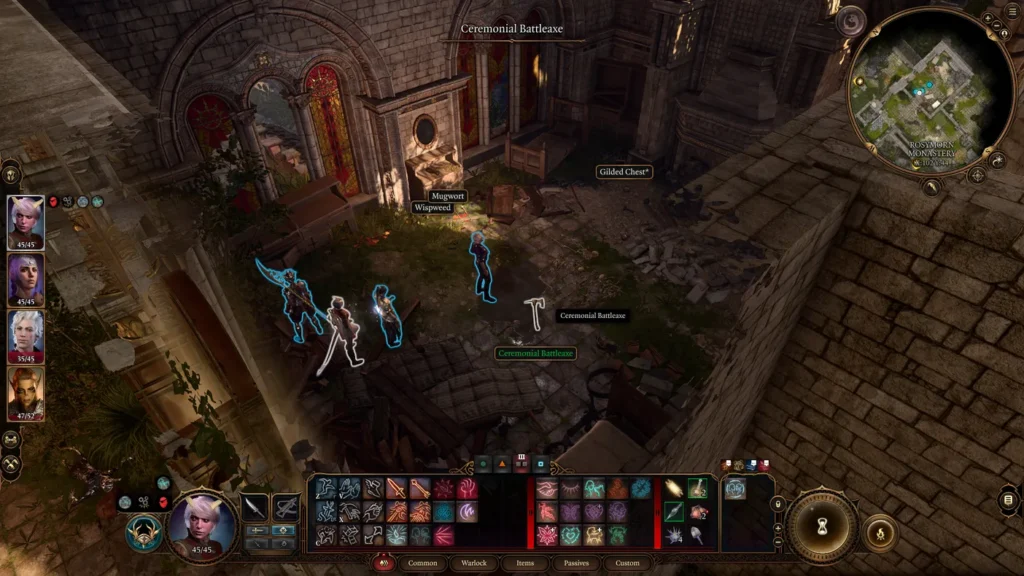
Task: Select the ranged crossbow weapon slot
Action: point(286,507)
